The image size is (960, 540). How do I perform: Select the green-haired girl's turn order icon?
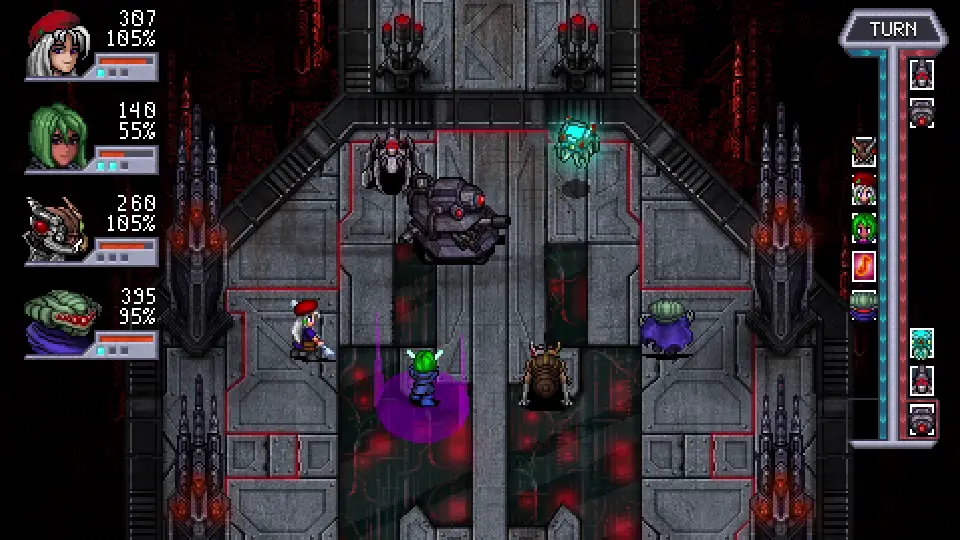point(863,227)
